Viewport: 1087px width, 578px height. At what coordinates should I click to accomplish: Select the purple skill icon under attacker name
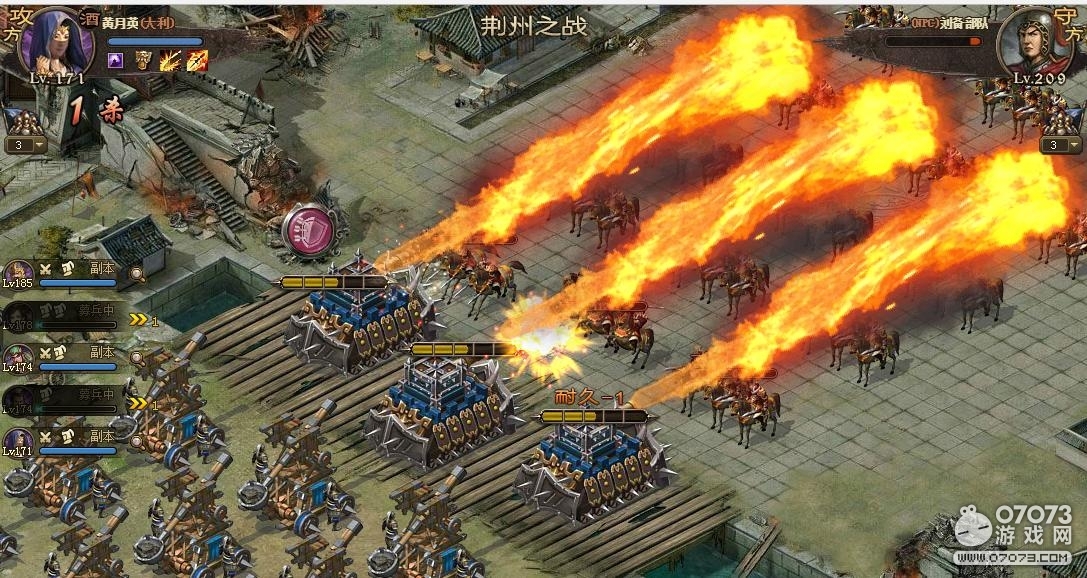tap(115, 60)
